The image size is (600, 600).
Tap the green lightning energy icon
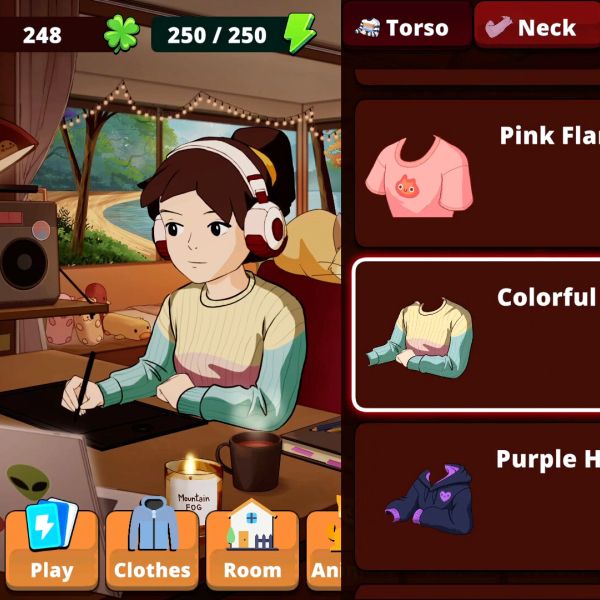298,34
